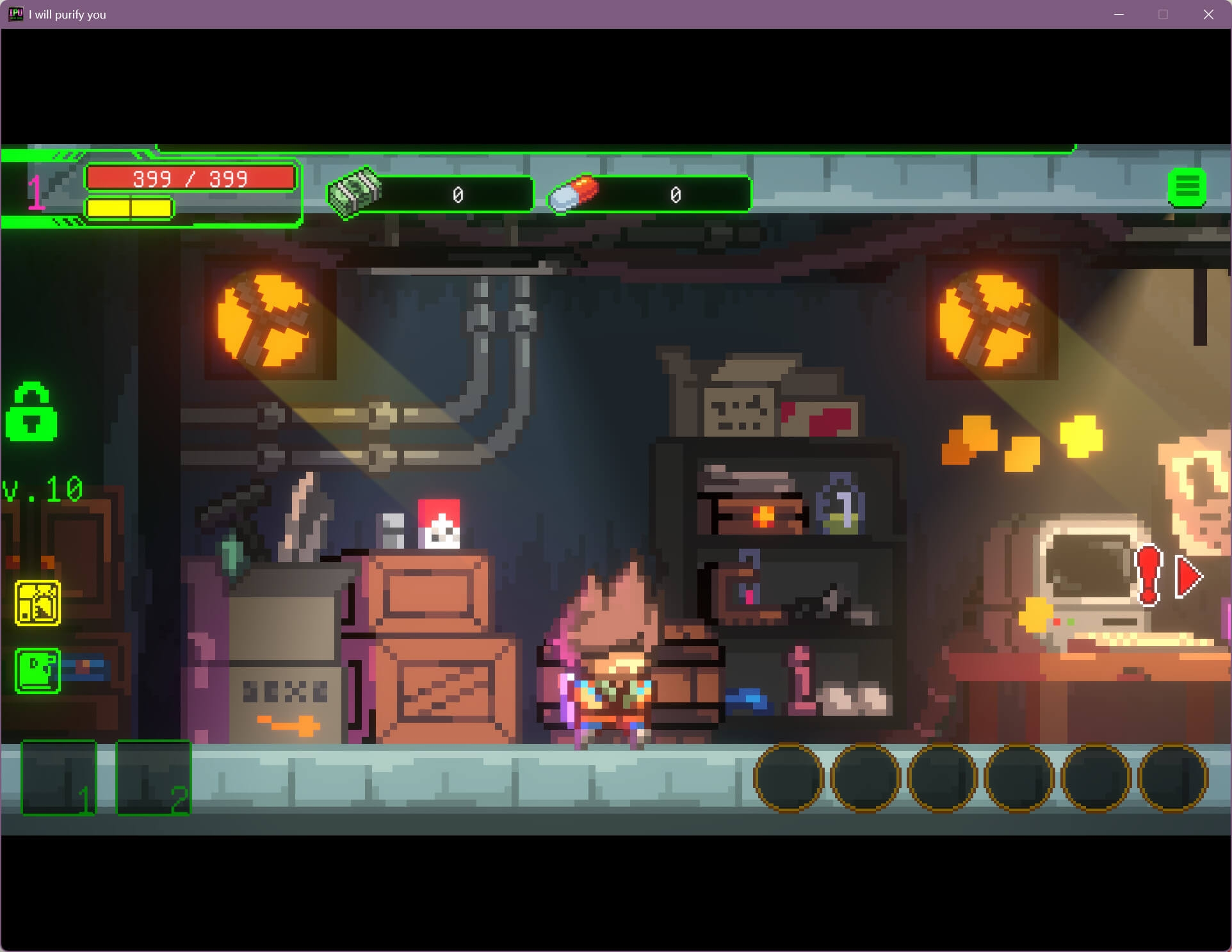Close the game window

[x=1208, y=14]
